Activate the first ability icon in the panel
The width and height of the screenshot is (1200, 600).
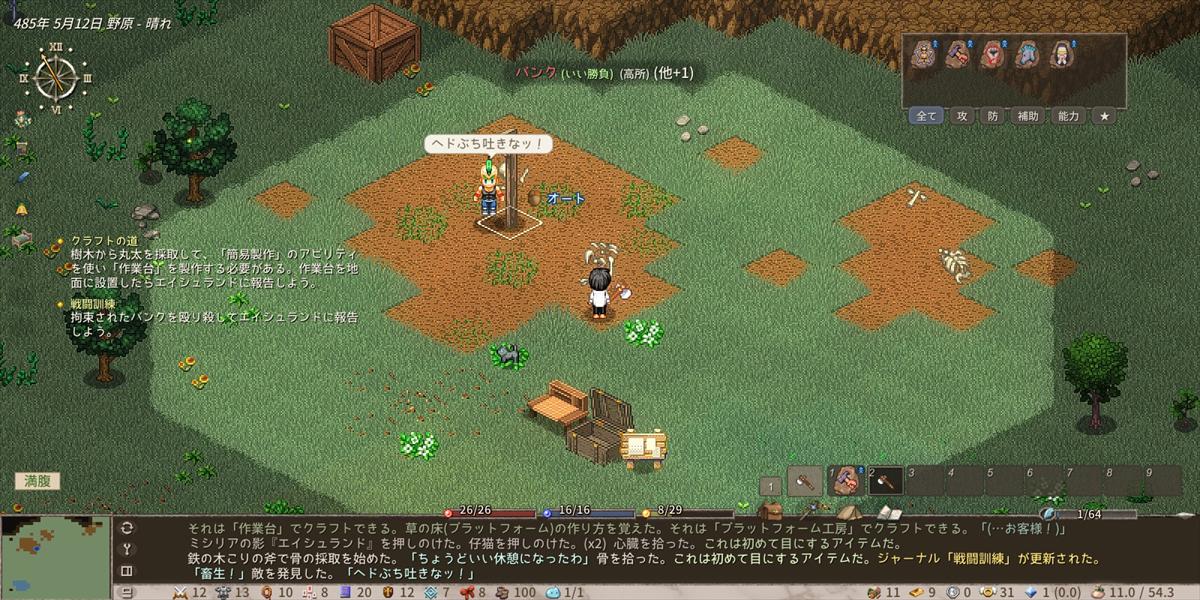[923, 55]
